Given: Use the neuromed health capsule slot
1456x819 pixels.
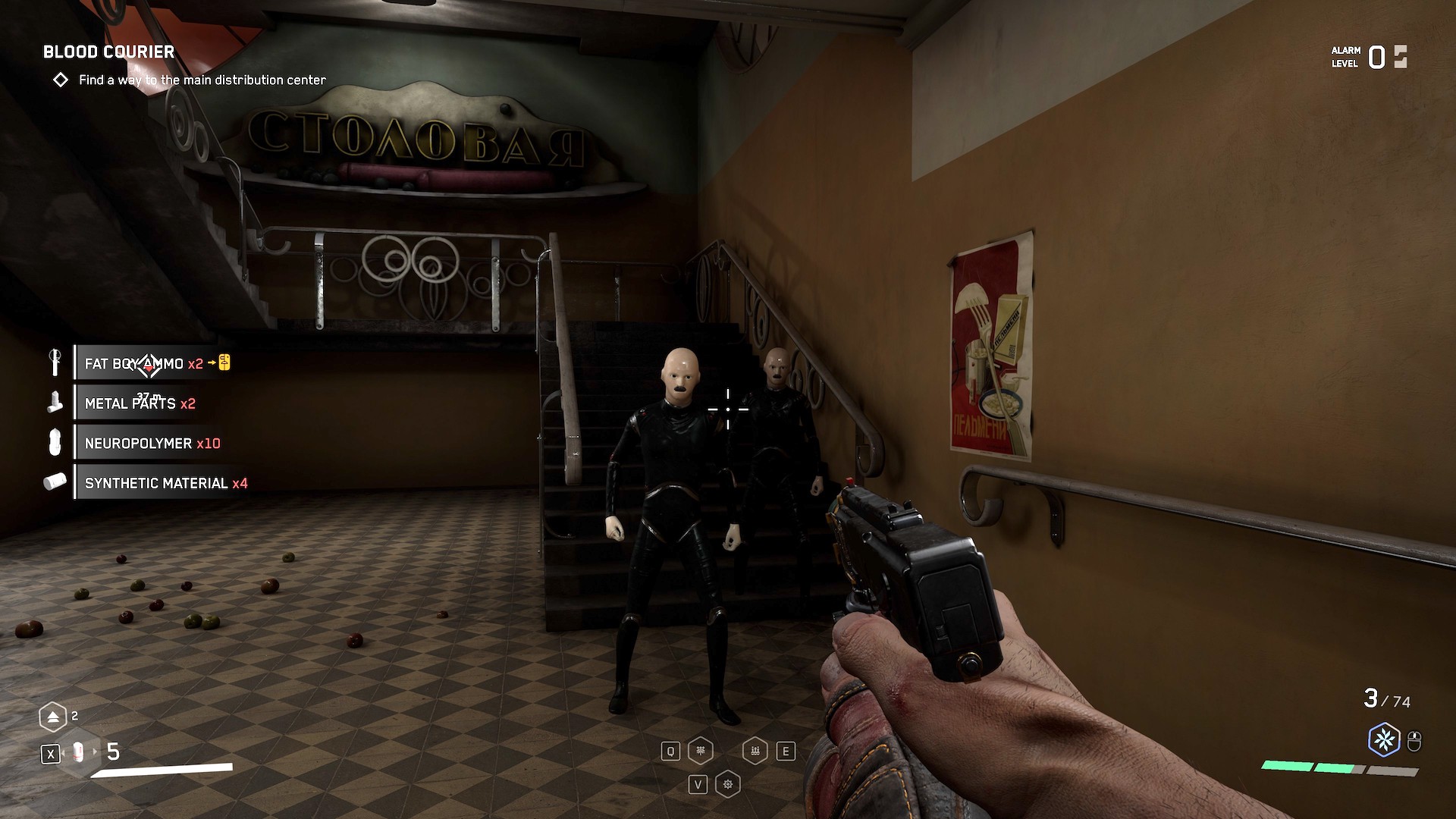Looking at the screenshot, I should coord(77,753).
